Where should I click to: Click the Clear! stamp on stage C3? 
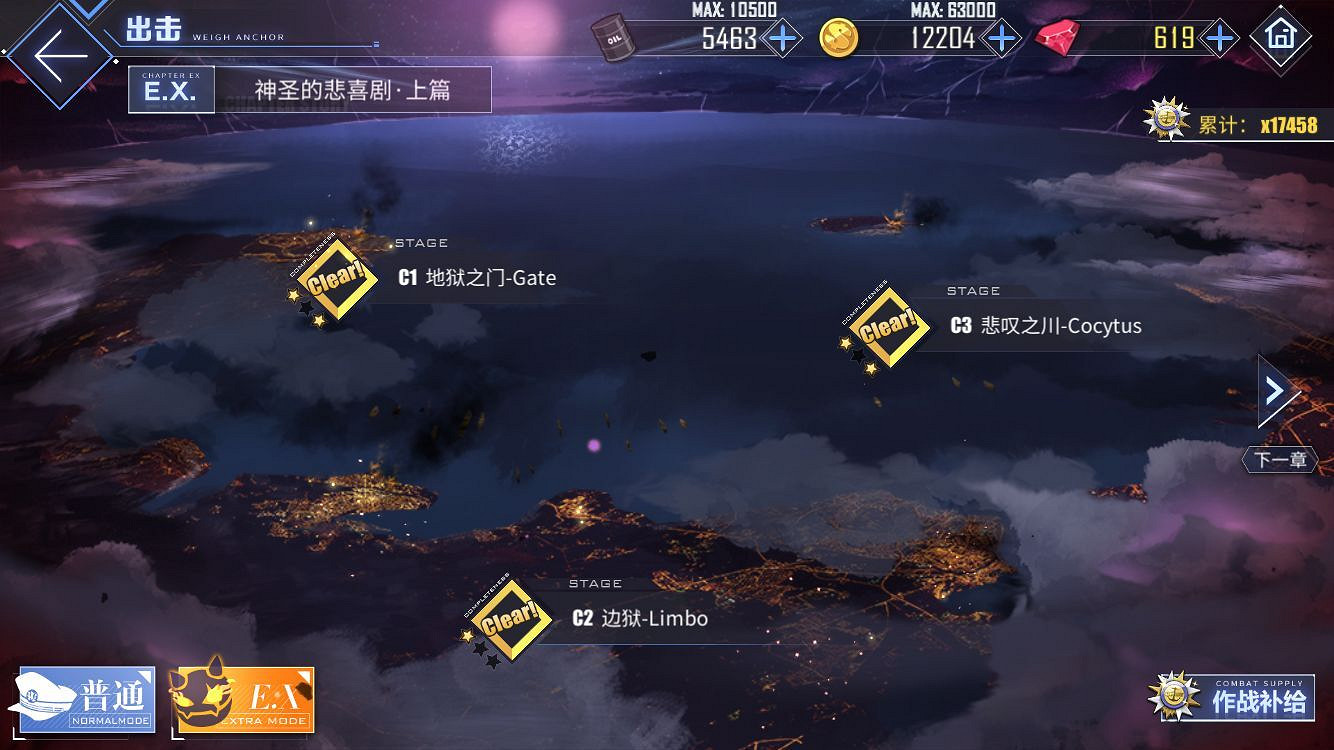pyautogui.click(x=888, y=326)
